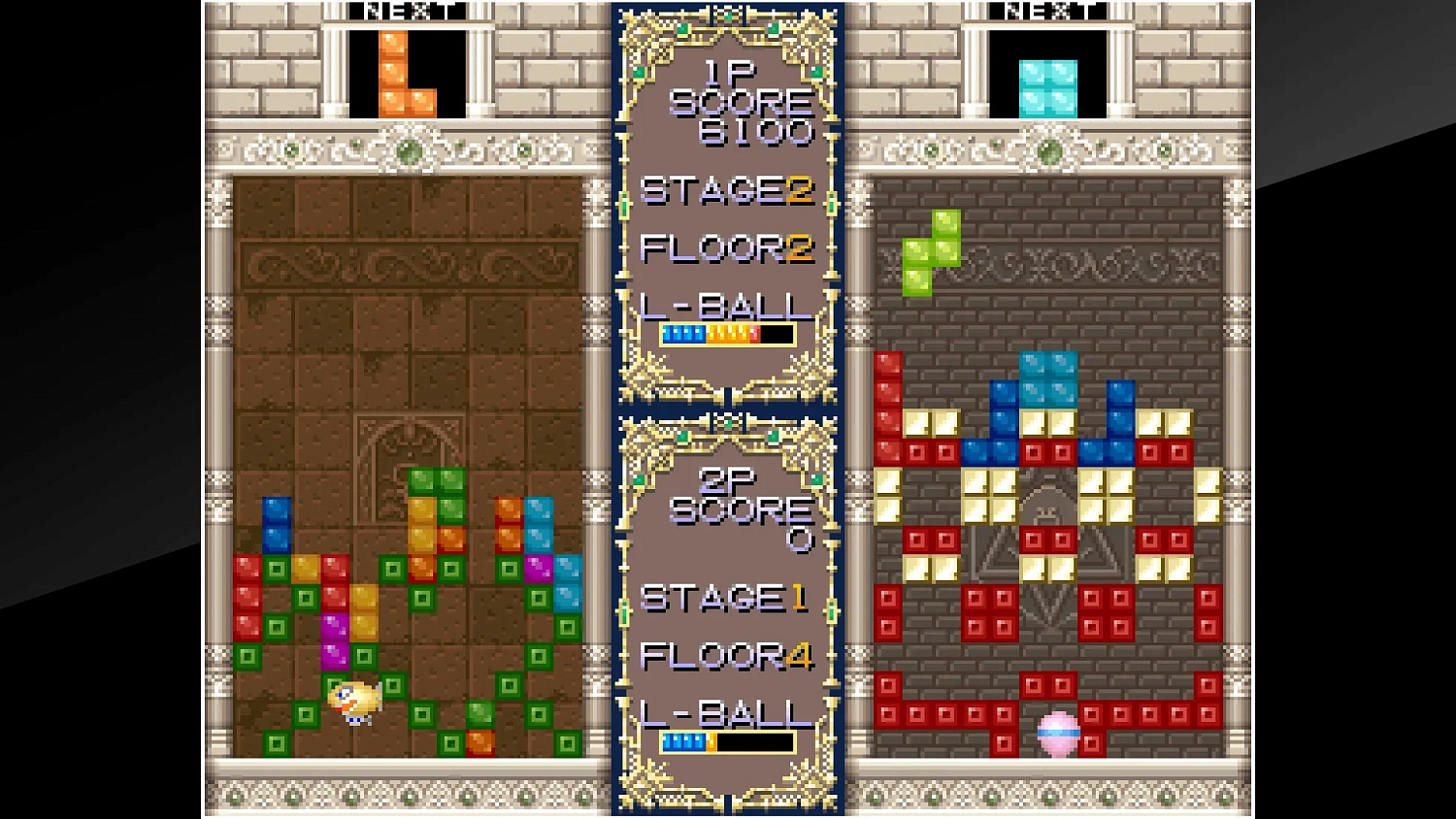
Task: Click the 1P L-BALL gauge bar
Action: pos(726,334)
